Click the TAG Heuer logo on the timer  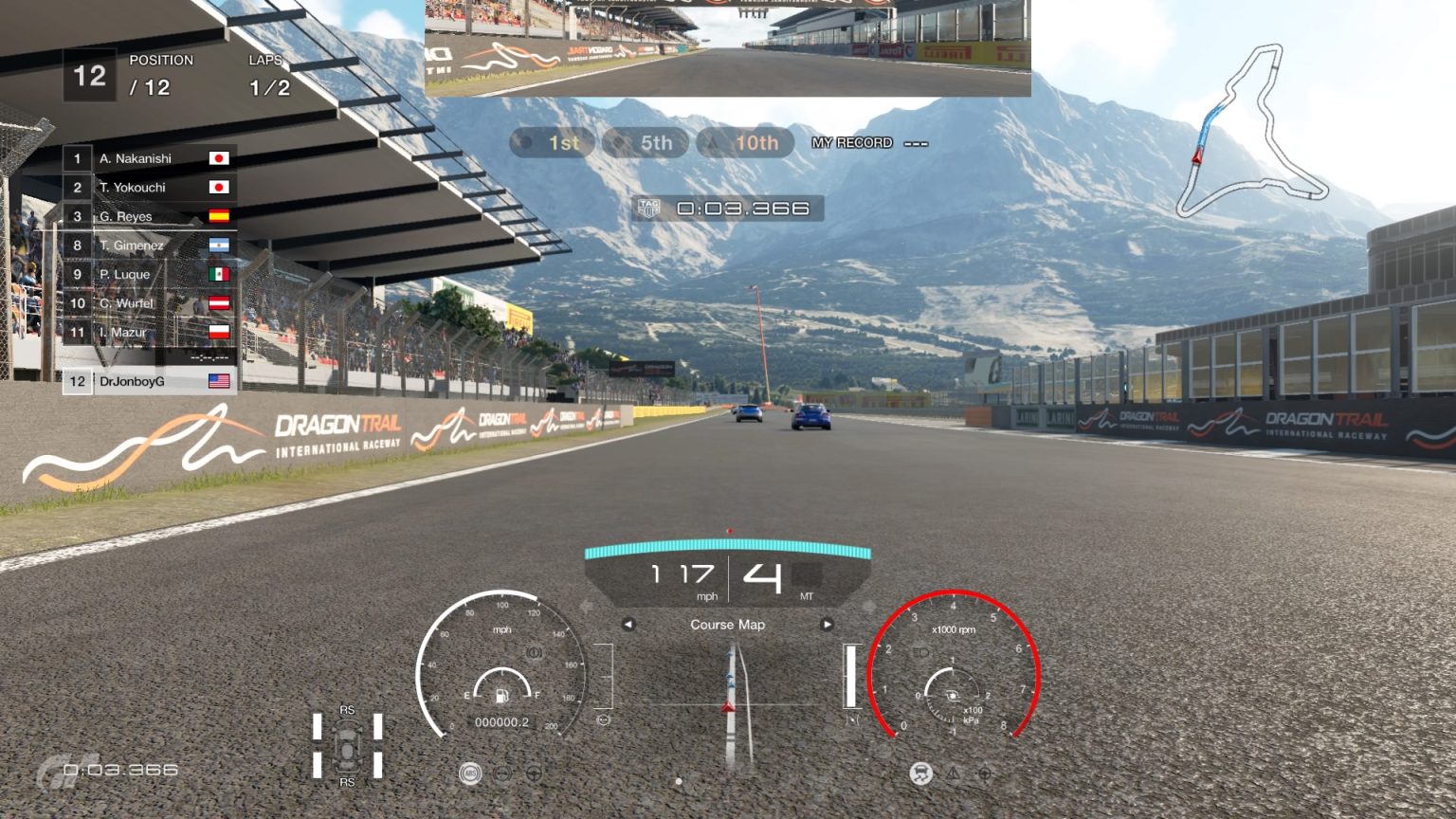pyautogui.click(x=649, y=207)
